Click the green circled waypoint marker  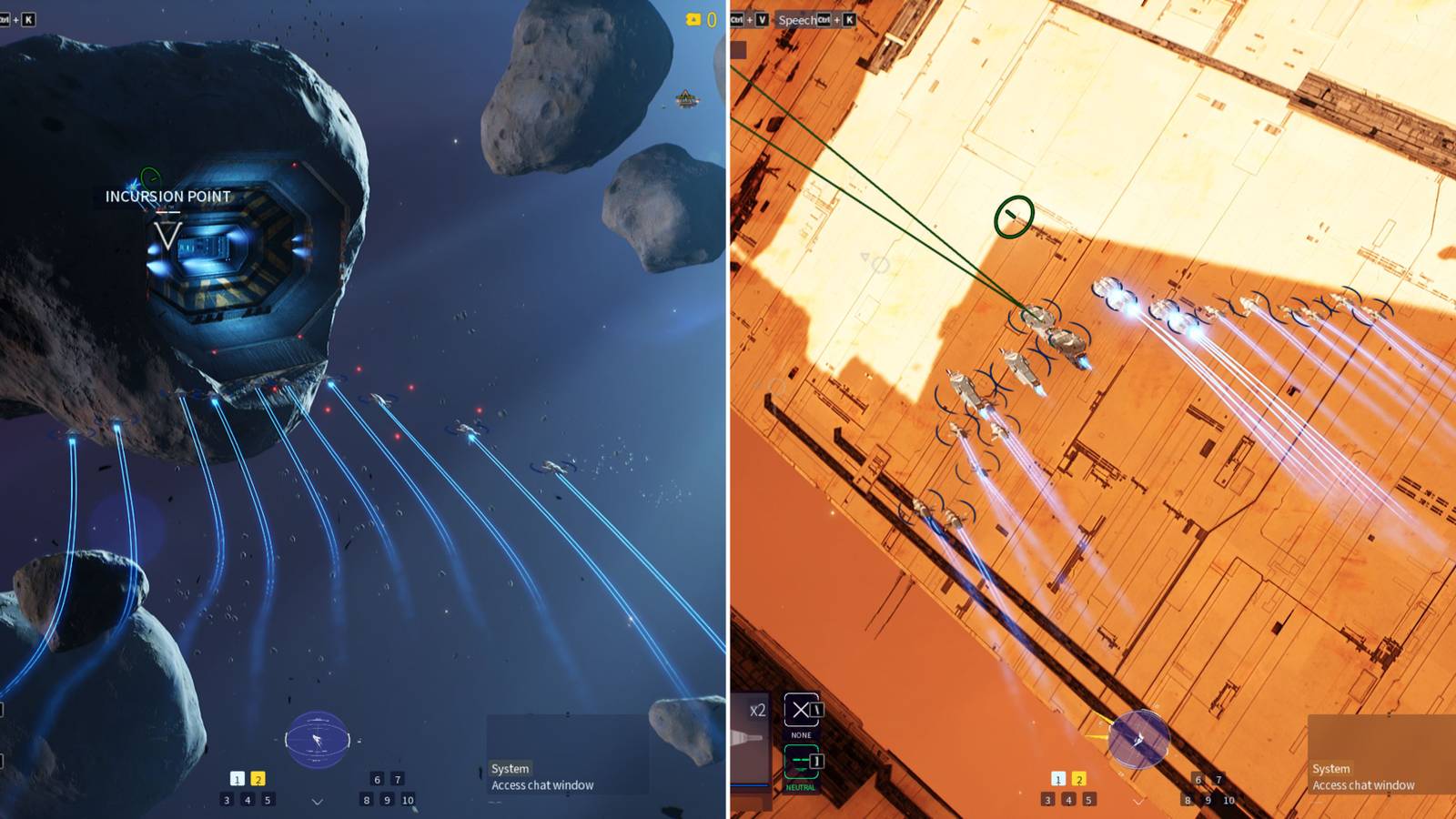coord(1013,215)
